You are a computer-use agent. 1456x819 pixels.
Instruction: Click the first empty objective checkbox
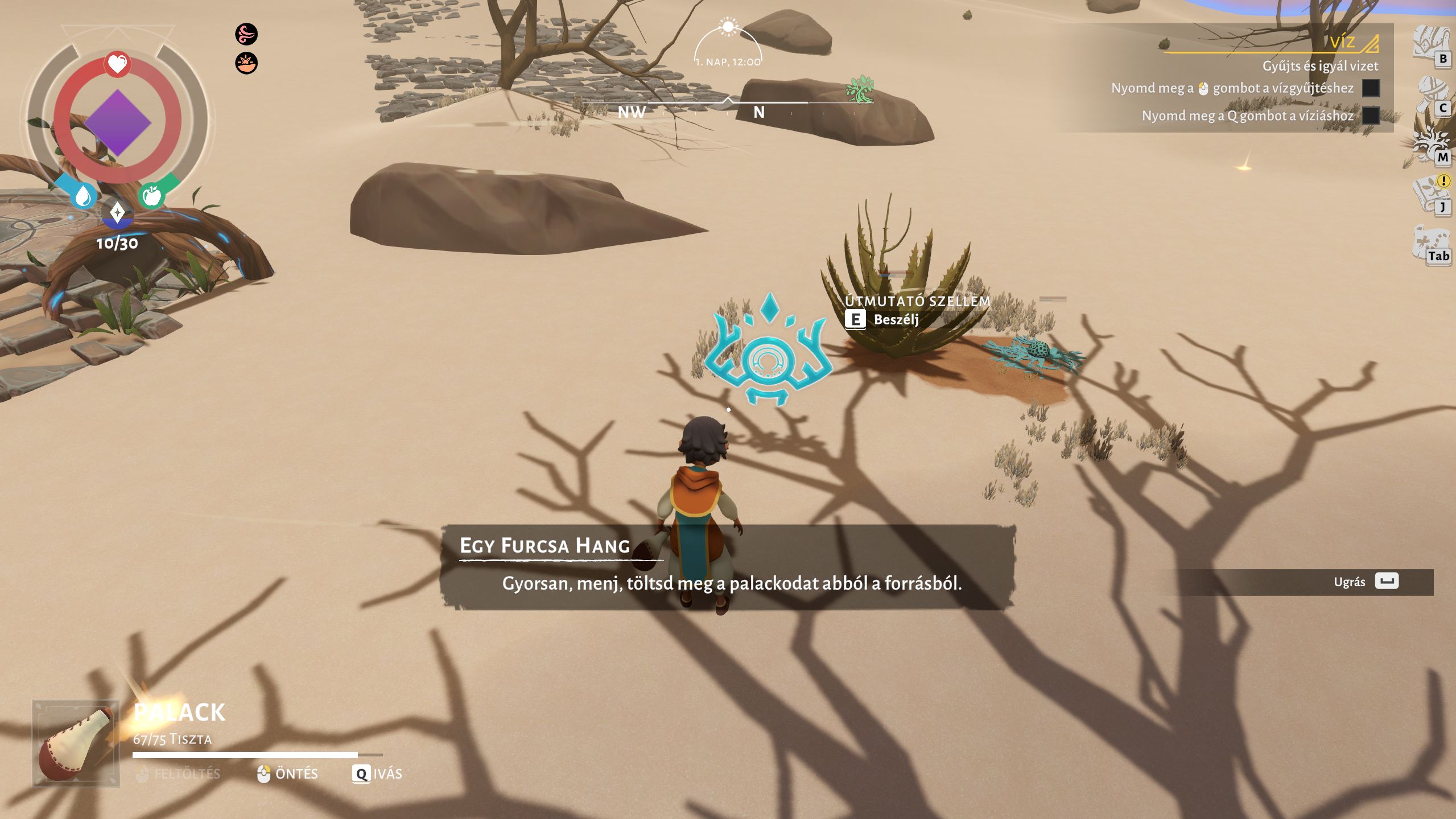[x=1371, y=88]
